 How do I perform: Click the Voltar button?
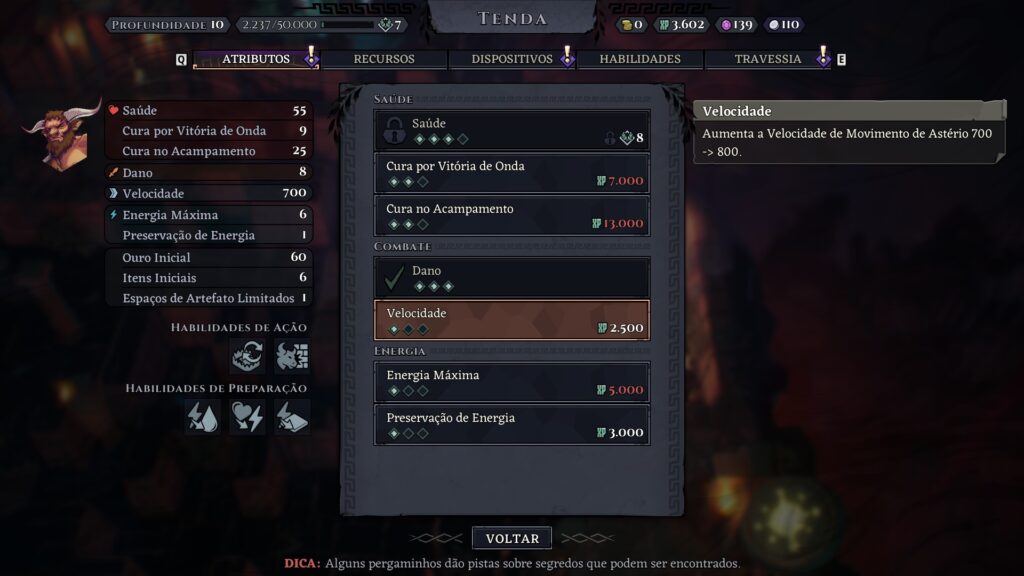512,538
